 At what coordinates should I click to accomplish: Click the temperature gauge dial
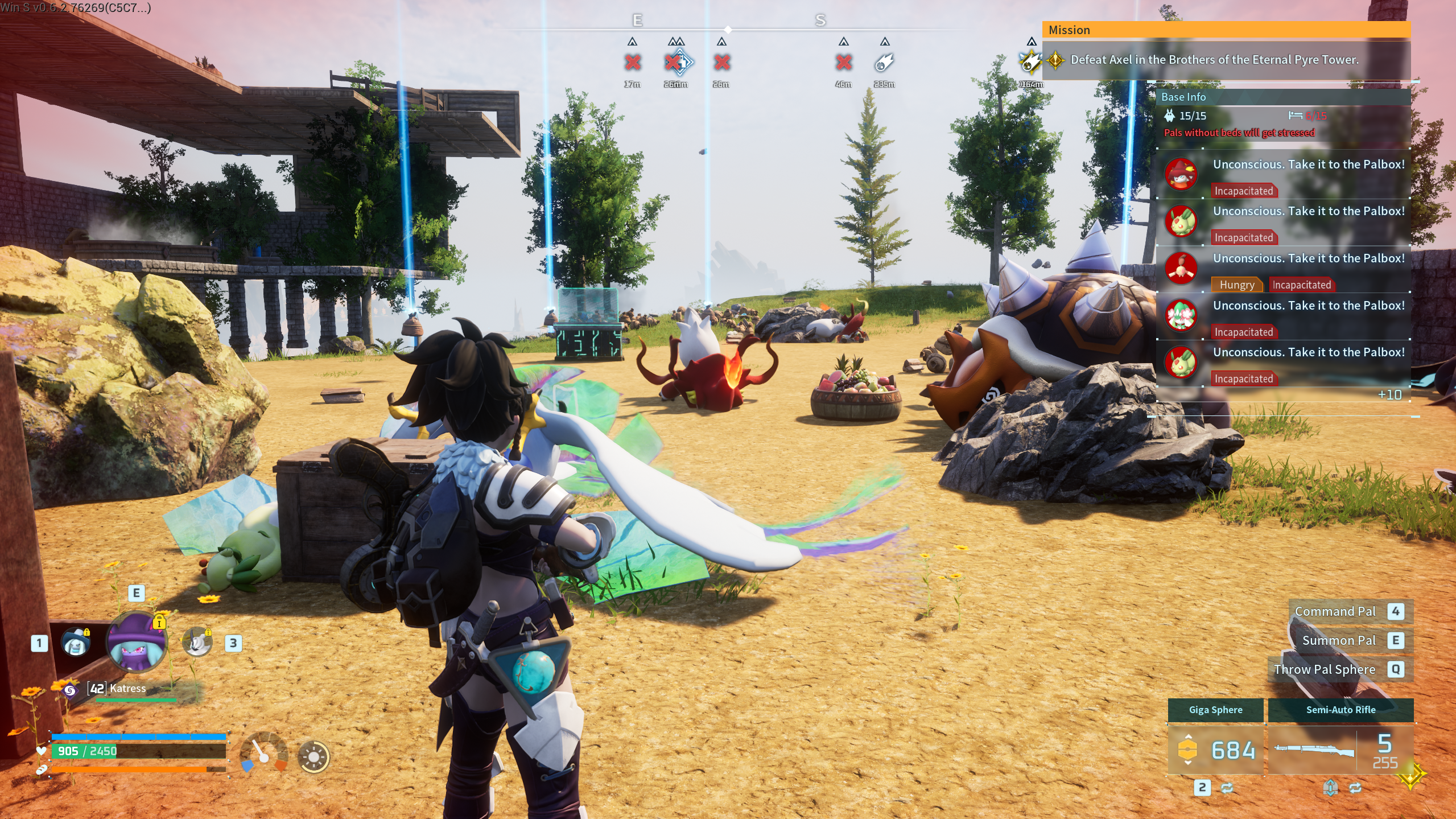tap(263, 752)
